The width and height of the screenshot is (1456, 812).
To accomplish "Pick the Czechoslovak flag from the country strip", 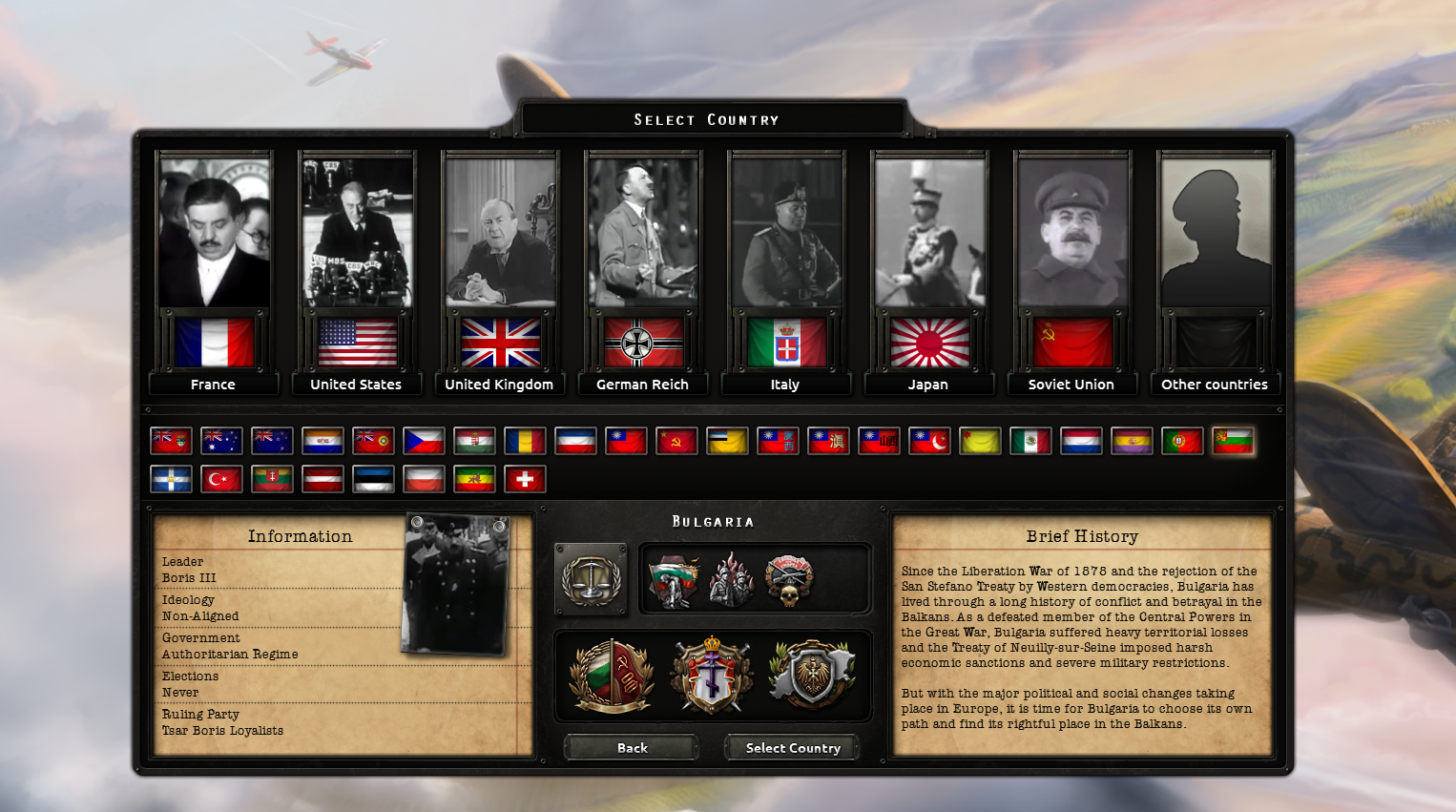I will (424, 441).
